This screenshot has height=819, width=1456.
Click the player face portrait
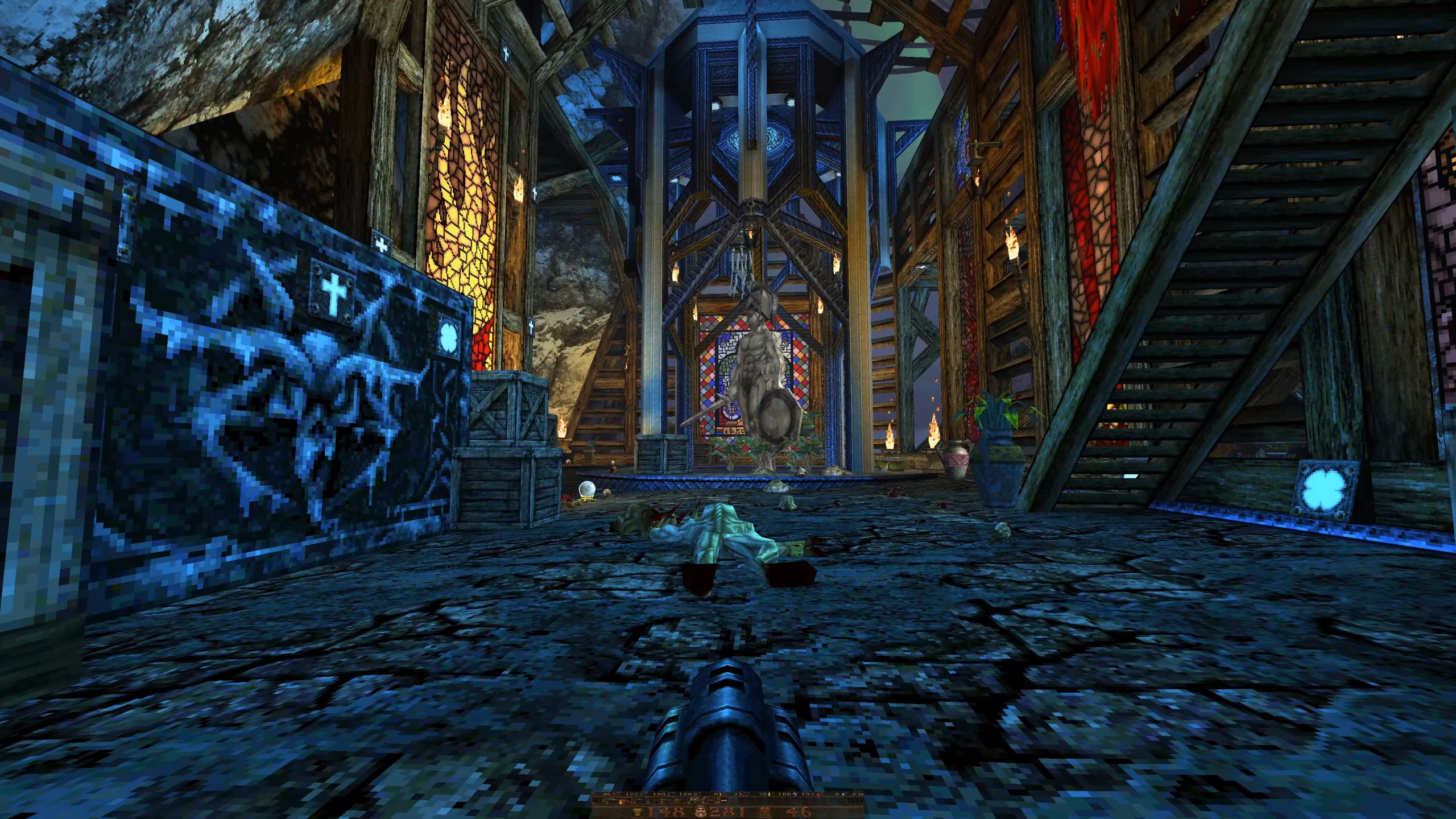click(700, 812)
